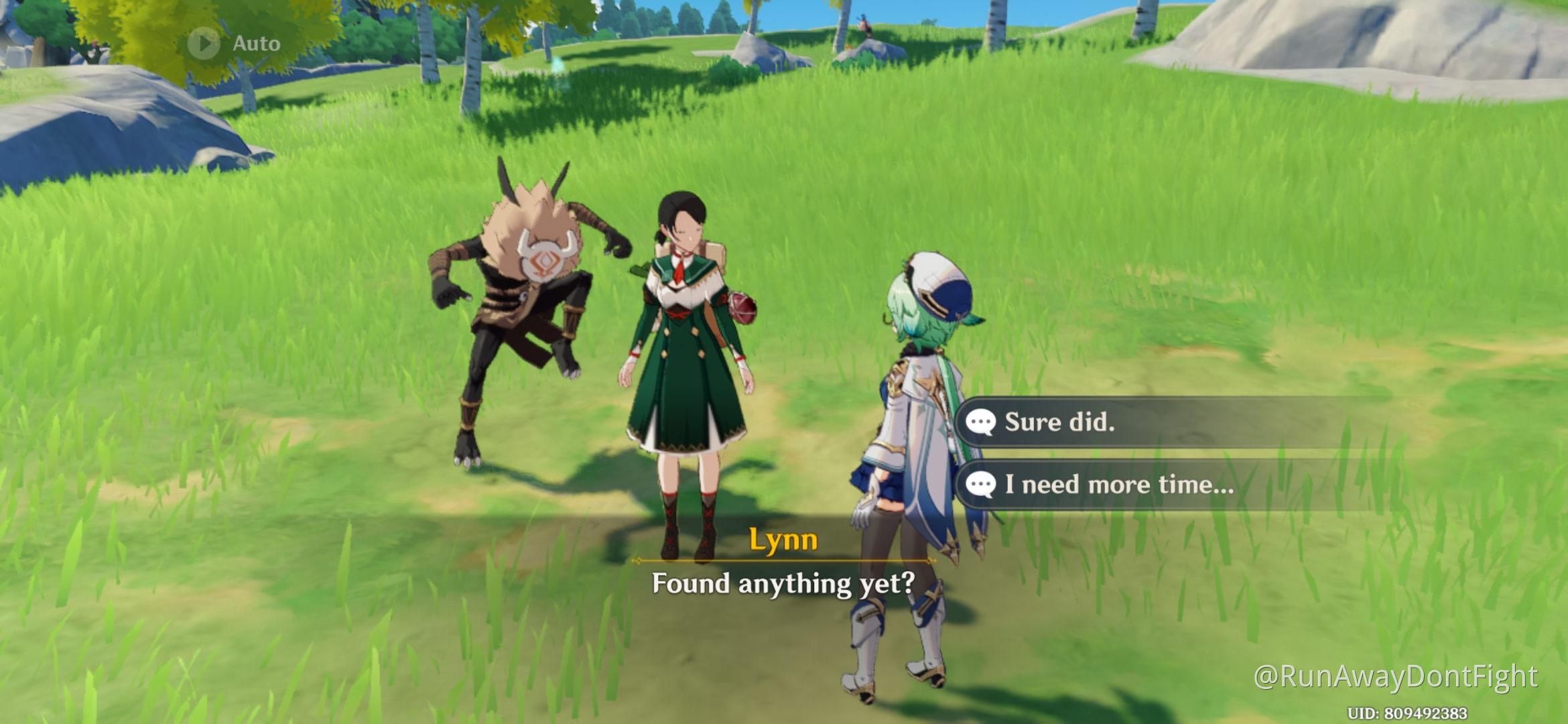
Task: Click the play icon next to Auto
Action: (x=204, y=42)
